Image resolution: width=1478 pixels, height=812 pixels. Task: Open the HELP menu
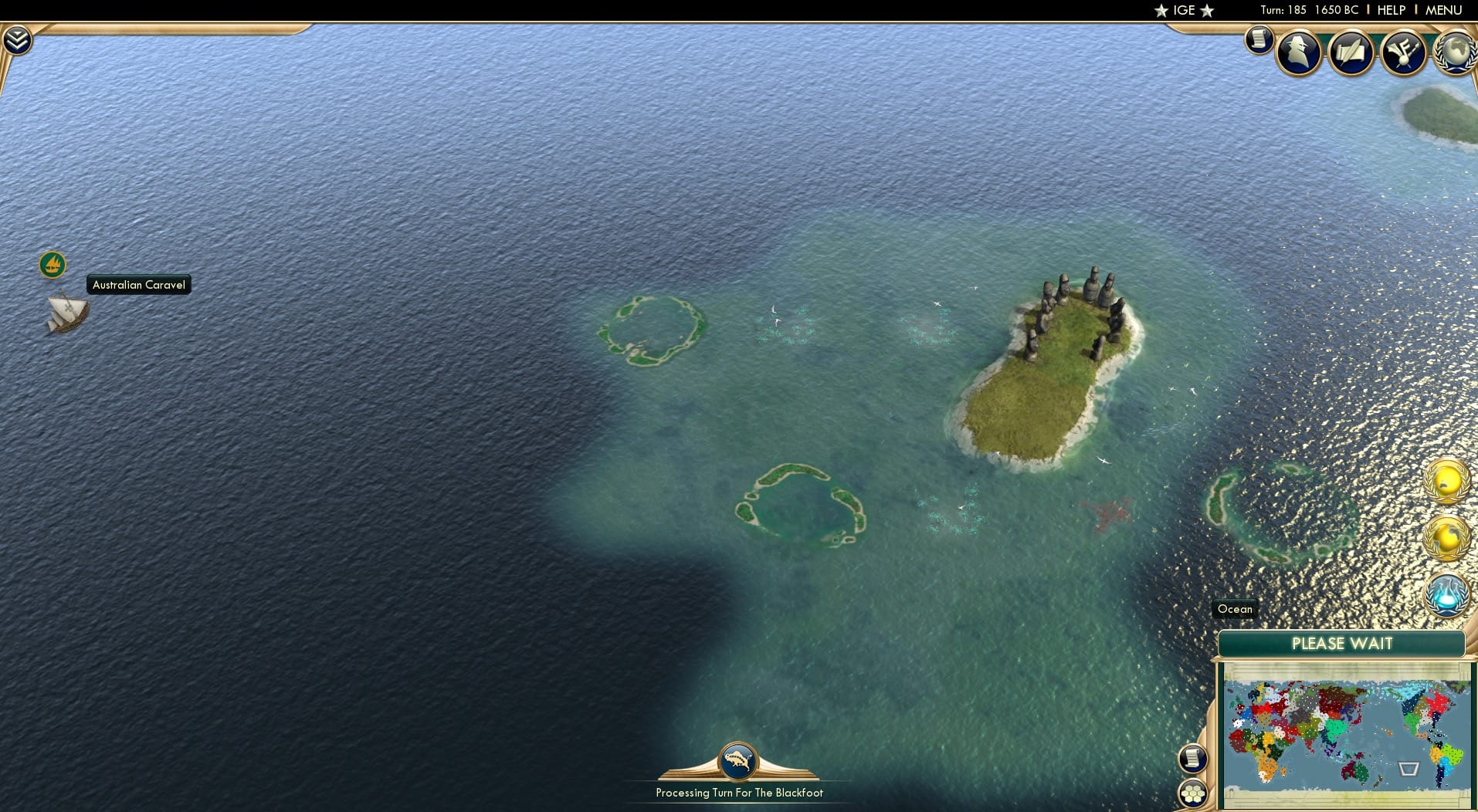[x=1390, y=10]
